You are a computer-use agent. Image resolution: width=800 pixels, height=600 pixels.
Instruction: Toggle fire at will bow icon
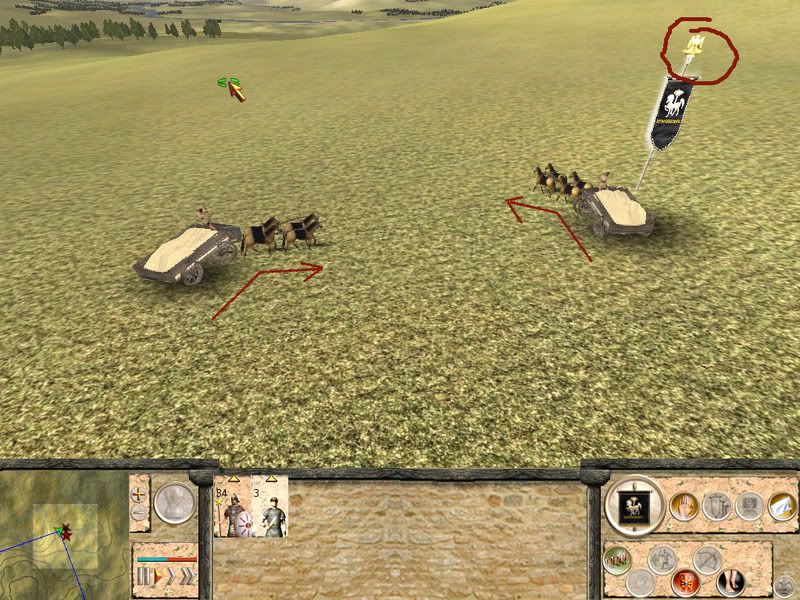pyautogui.click(x=707, y=558)
